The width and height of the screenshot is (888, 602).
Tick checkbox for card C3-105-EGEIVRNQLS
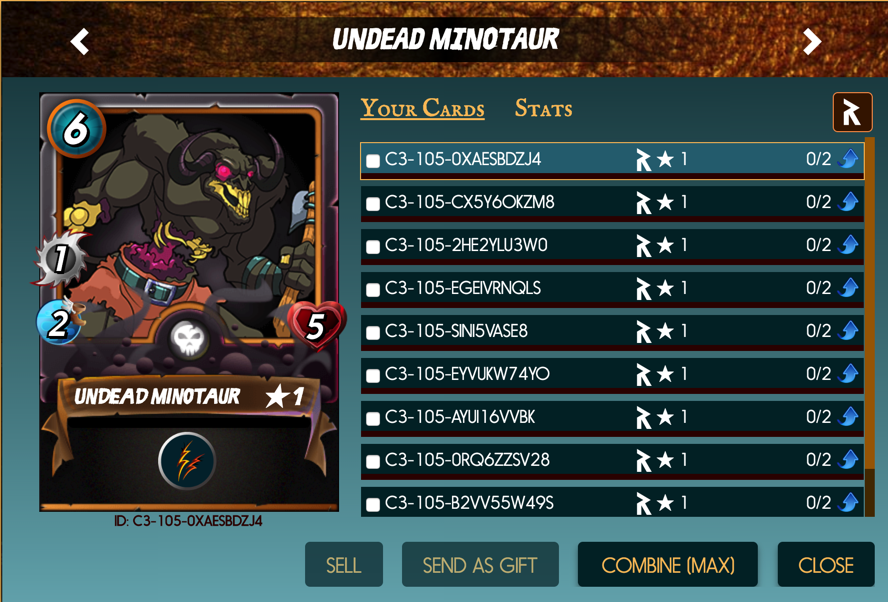pos(373,290)
